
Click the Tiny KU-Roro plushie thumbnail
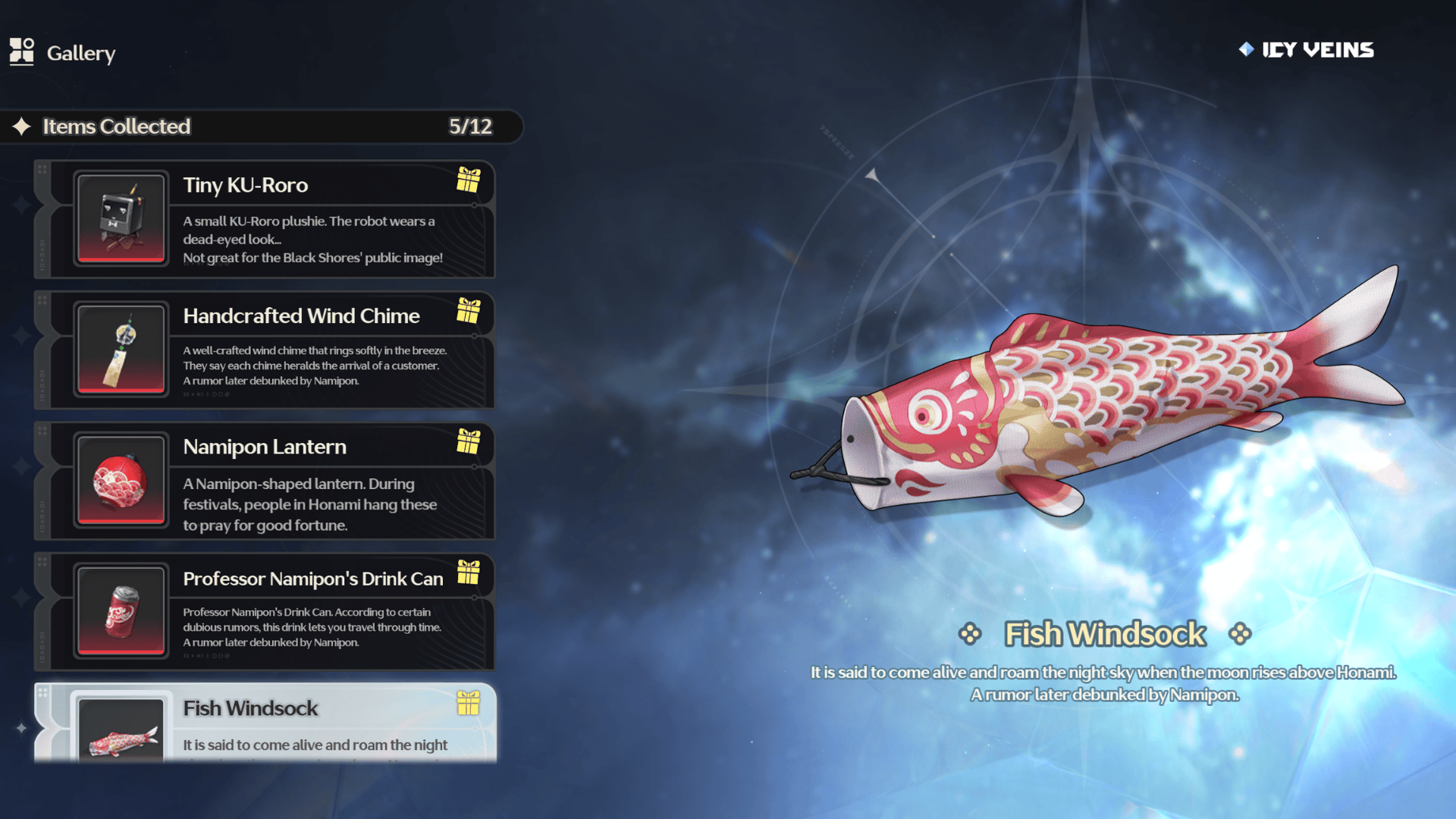121,219
